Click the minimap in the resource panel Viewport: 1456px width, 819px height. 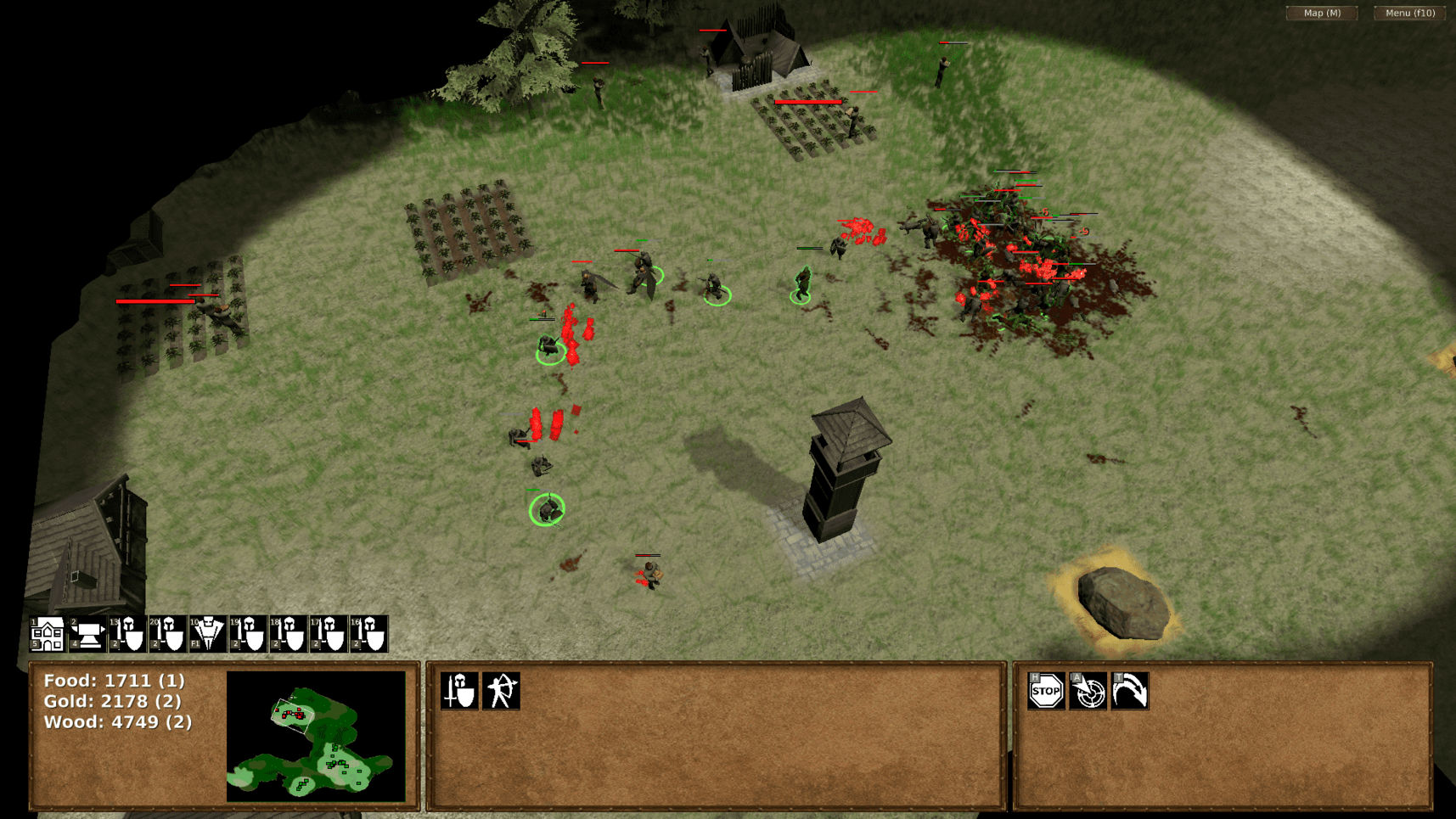pyautogui.click(x=316, y=736)
